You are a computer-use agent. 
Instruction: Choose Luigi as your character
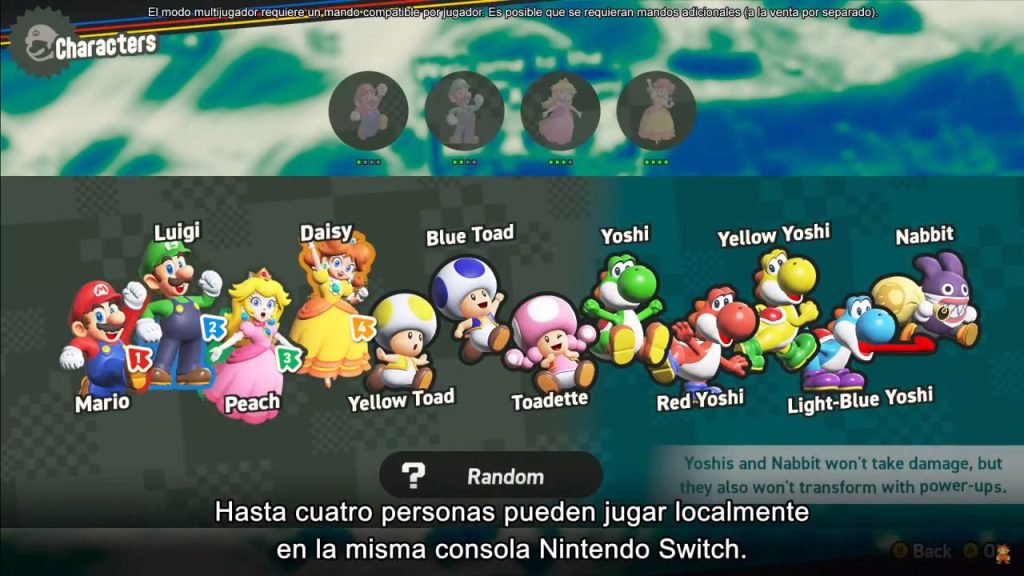tap(178, 305)
